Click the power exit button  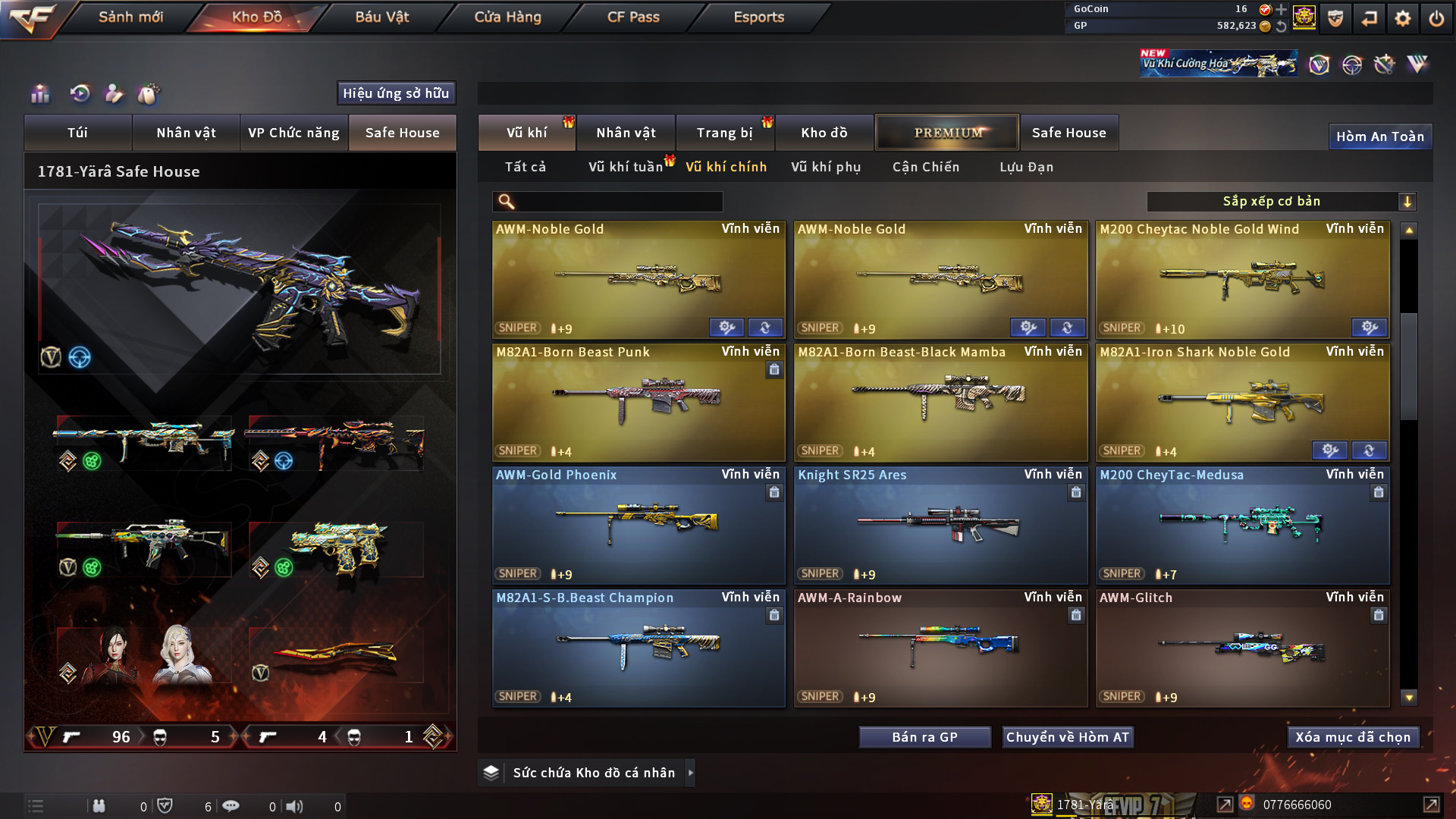tap(1436, 18)
